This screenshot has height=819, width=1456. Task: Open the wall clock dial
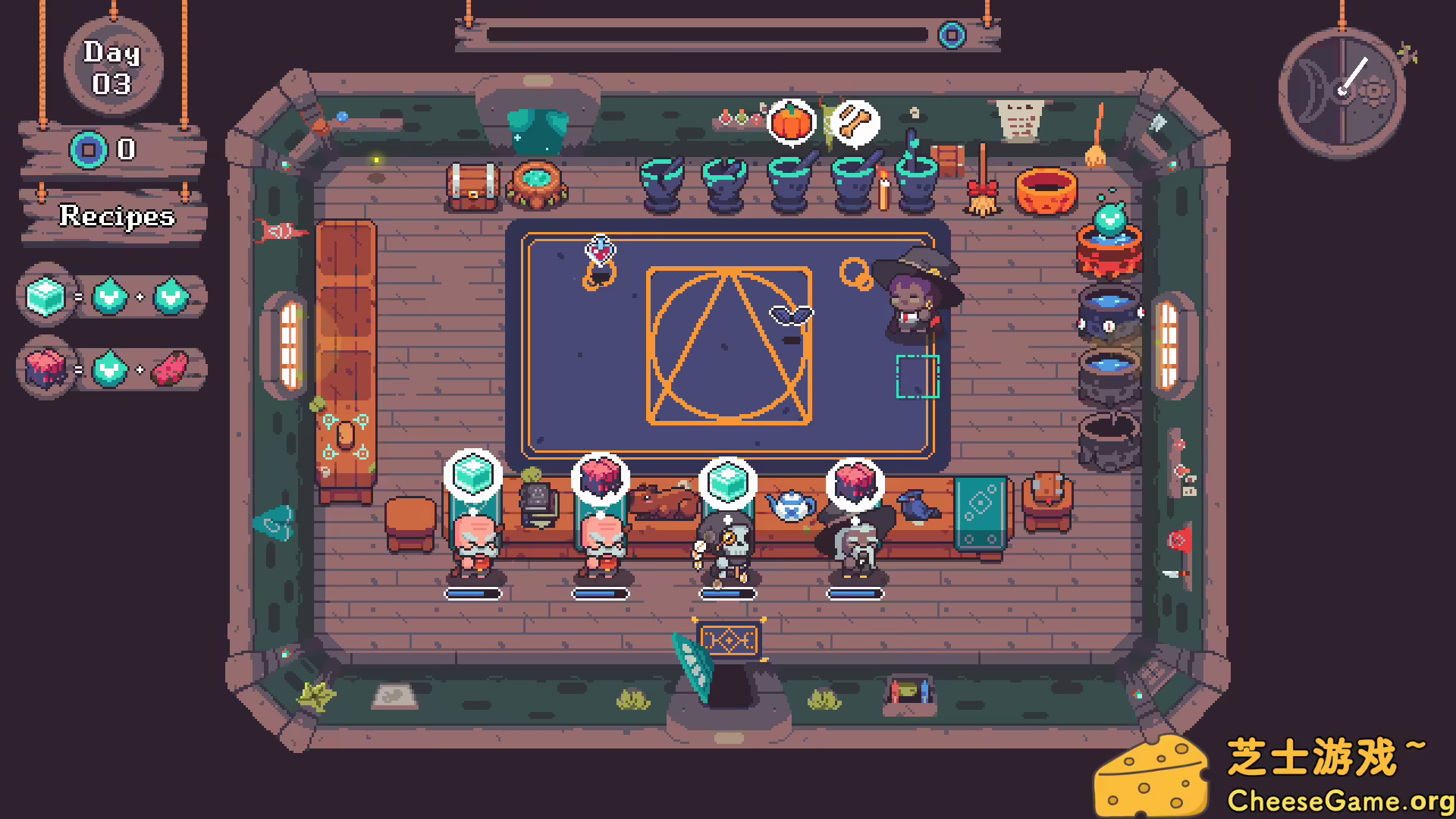pyautogui.click(x=1341, y=93)
